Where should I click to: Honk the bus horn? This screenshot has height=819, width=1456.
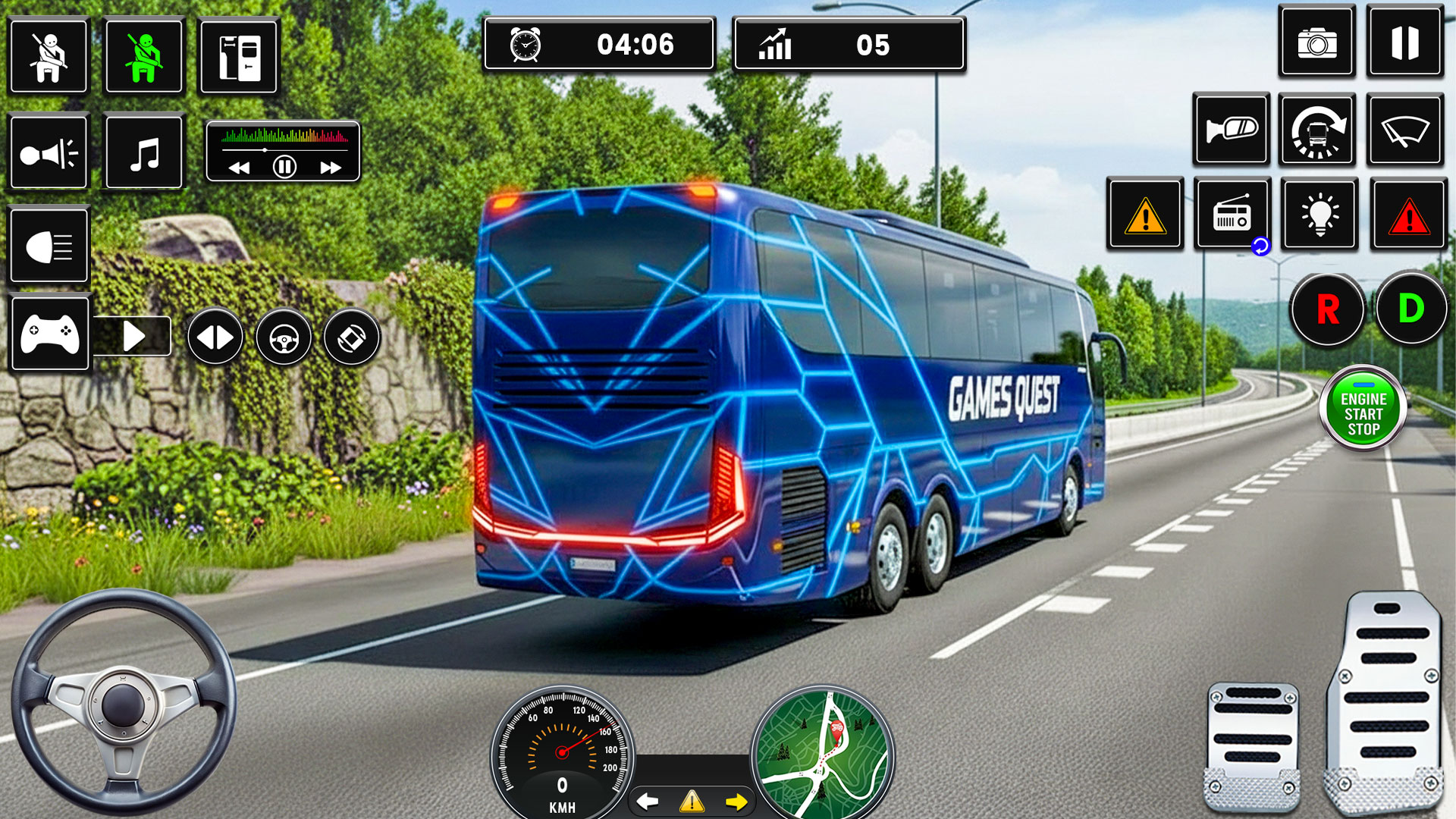tap(49, 152)
